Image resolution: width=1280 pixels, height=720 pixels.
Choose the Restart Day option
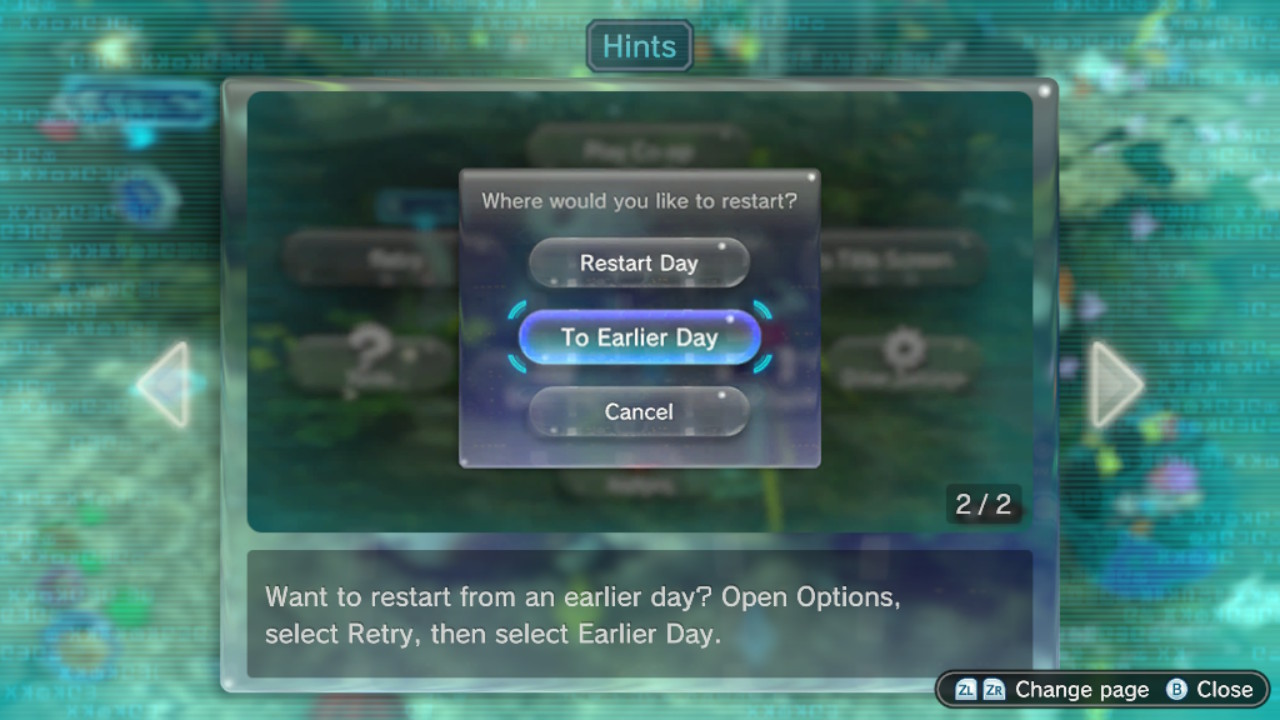tap(639, 263)
